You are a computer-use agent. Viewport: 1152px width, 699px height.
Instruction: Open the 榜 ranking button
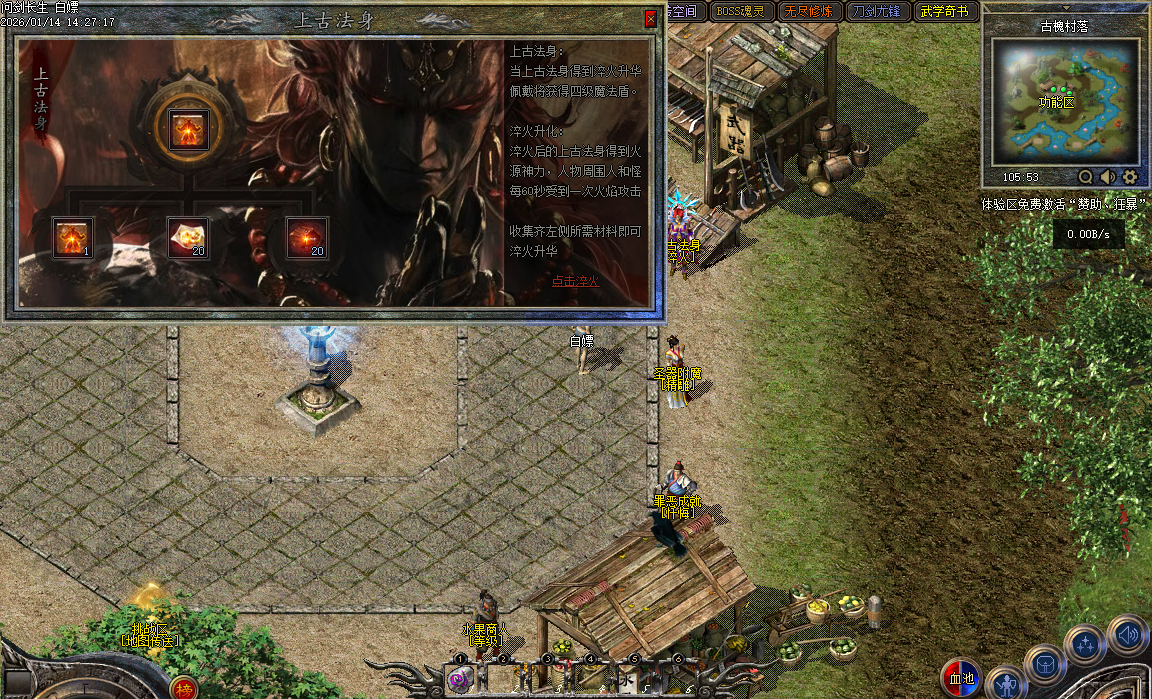(183, 688)
